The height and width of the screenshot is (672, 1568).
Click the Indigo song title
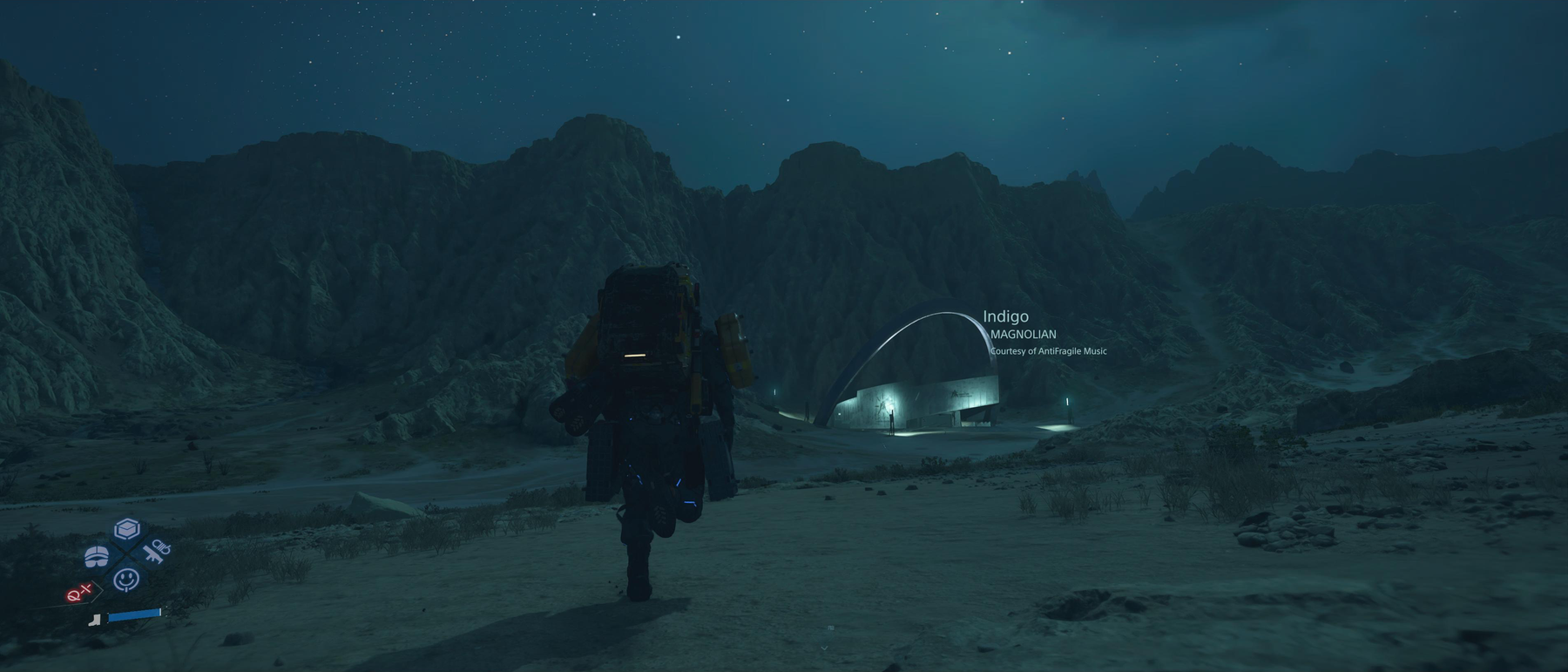pos(1006,317)
